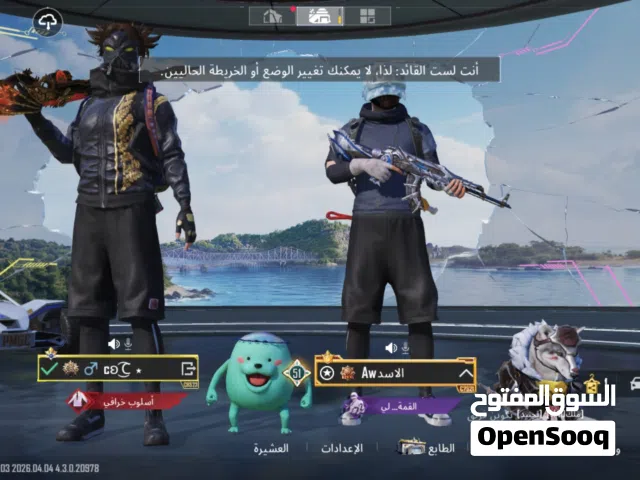Open the level 51 badge
Image resolution: width=640 pixels, height=480 pixels.
tap(296, 374)
